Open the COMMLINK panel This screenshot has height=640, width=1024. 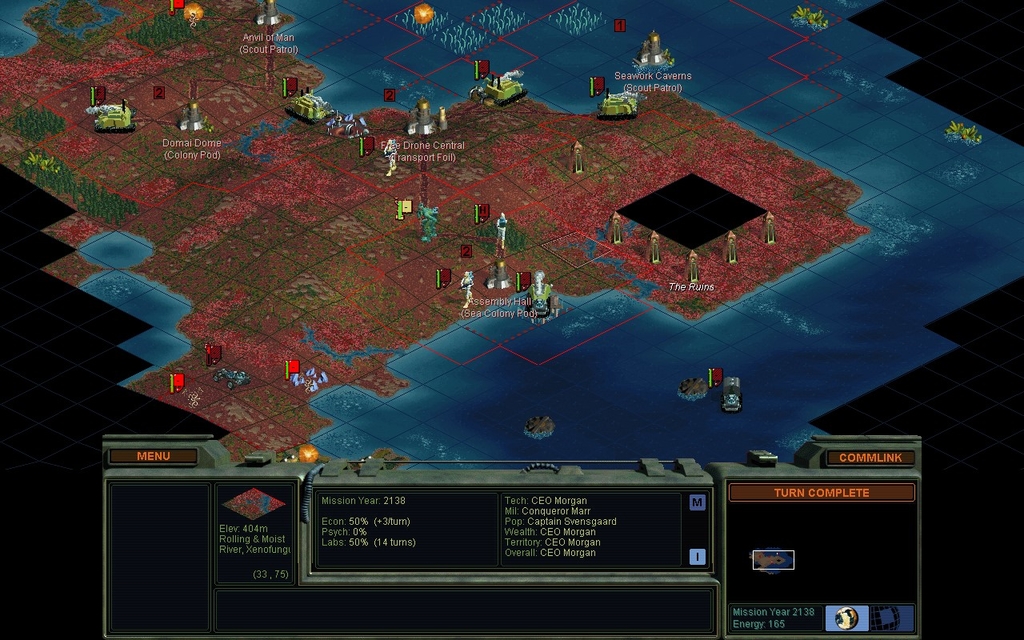pyautogui.click(x=870, y=457)
